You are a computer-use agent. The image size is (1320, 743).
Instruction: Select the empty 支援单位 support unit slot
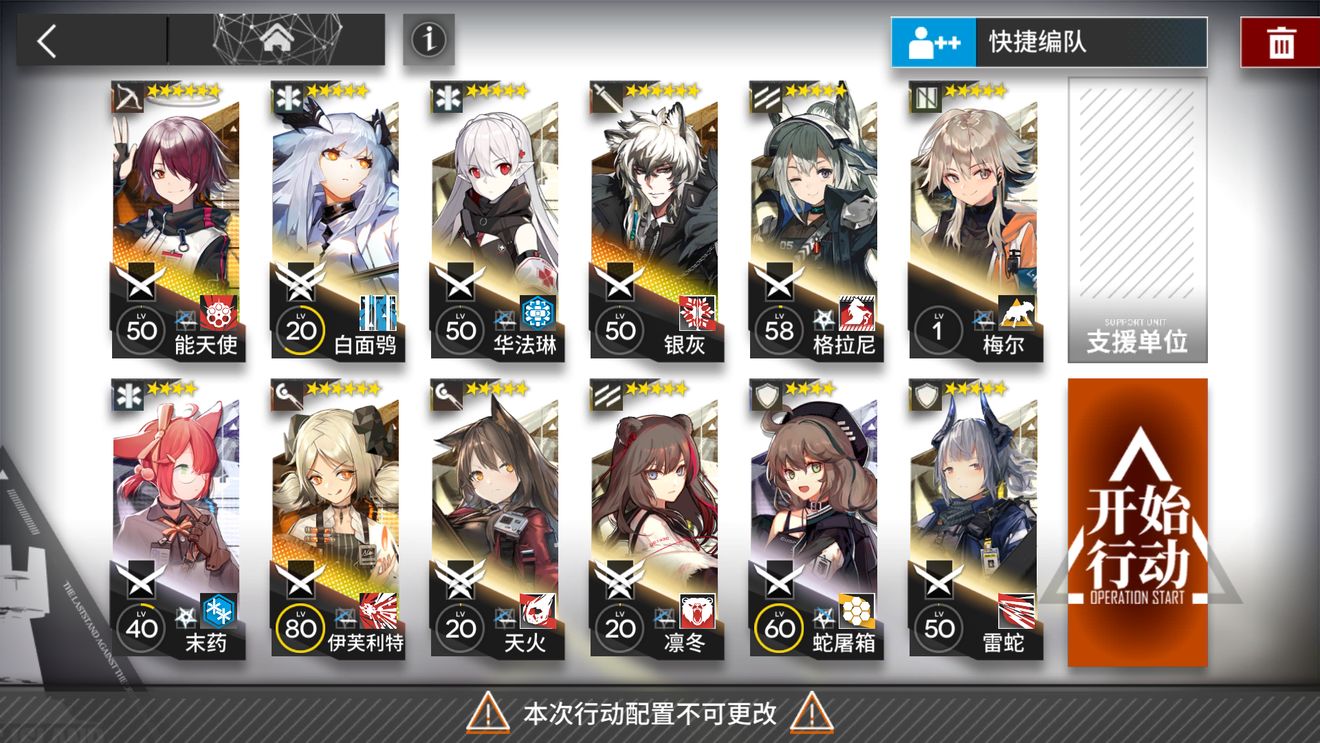click(x=1138, y=220)
